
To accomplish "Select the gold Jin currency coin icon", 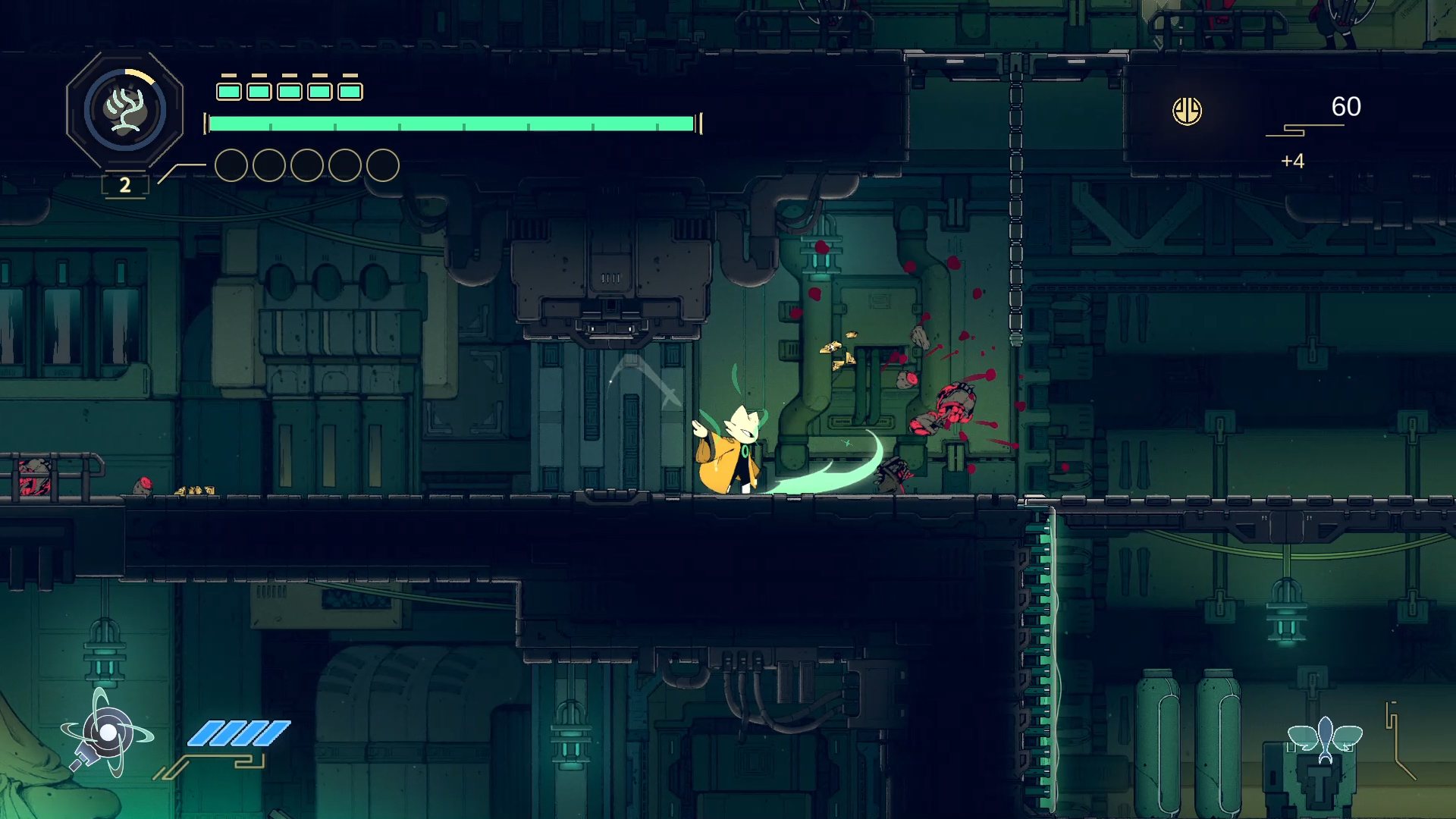I will coord(1187,111).
